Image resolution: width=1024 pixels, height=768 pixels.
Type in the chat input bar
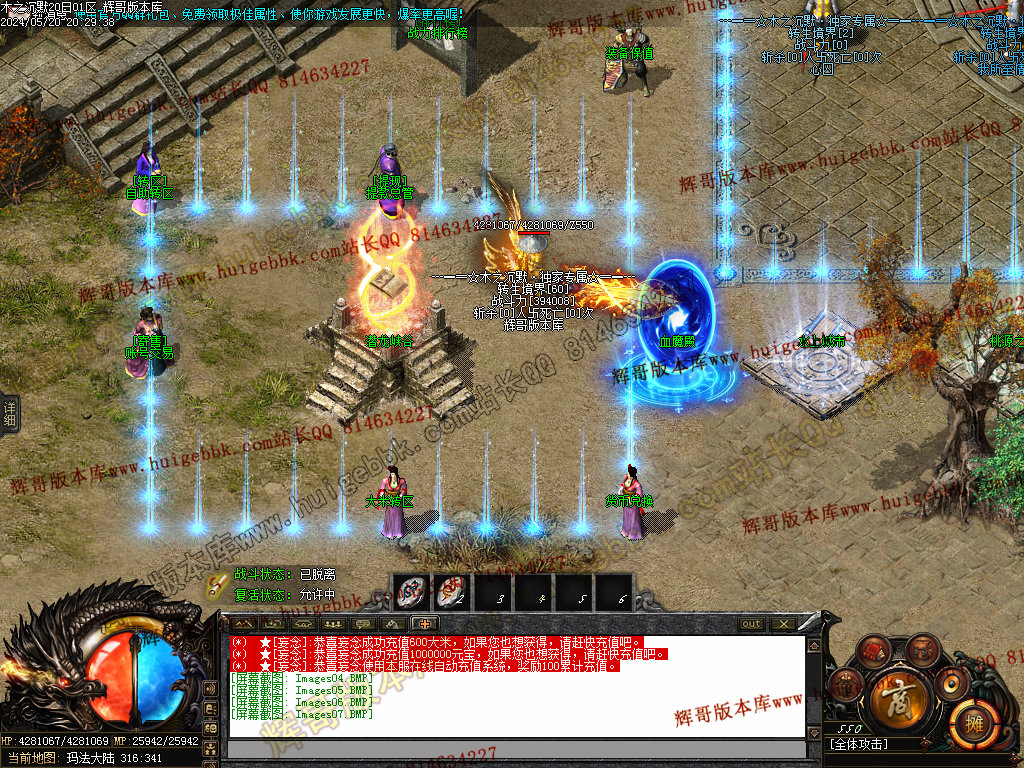pos(515,749)
